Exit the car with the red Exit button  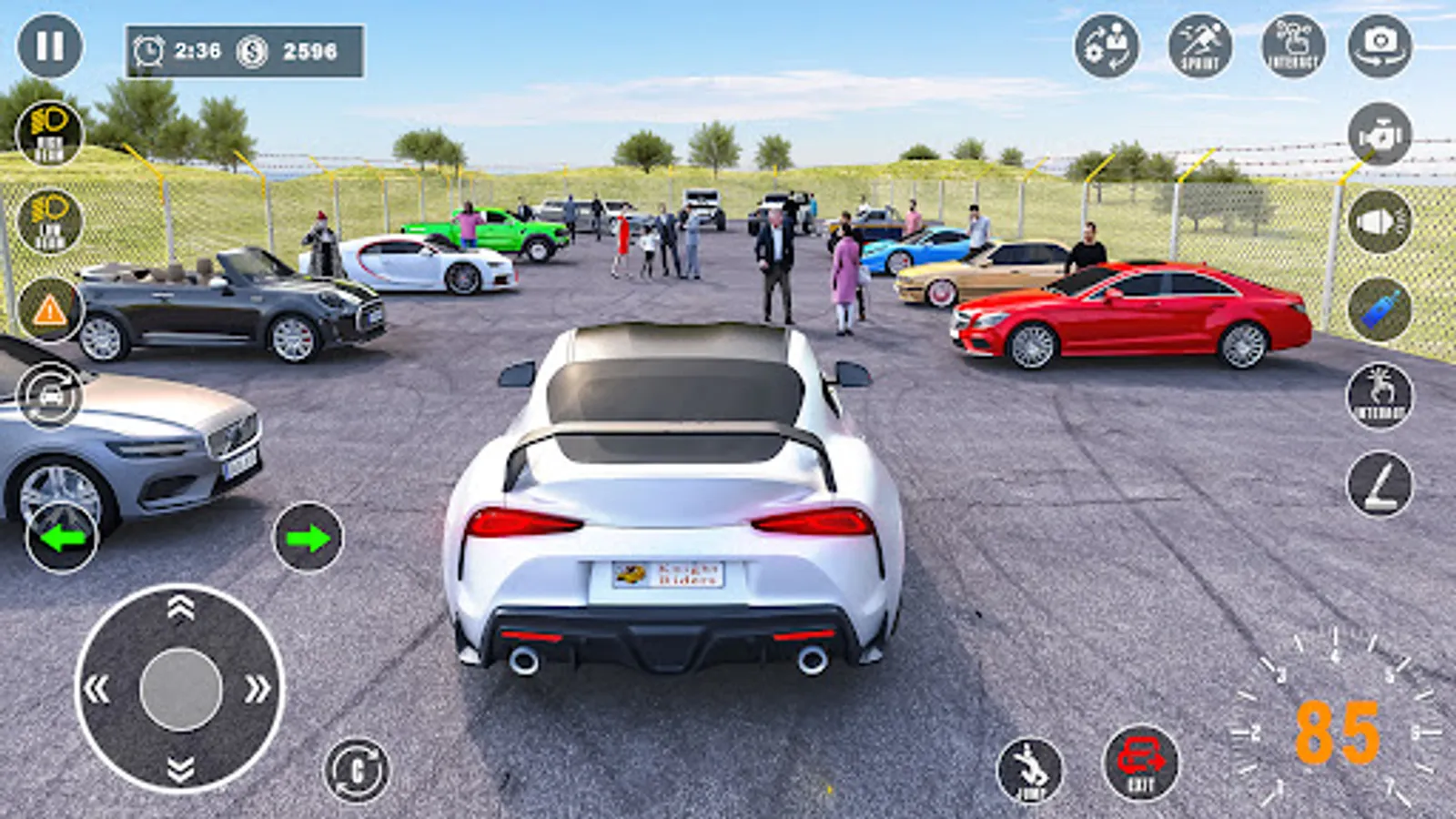1140,763
